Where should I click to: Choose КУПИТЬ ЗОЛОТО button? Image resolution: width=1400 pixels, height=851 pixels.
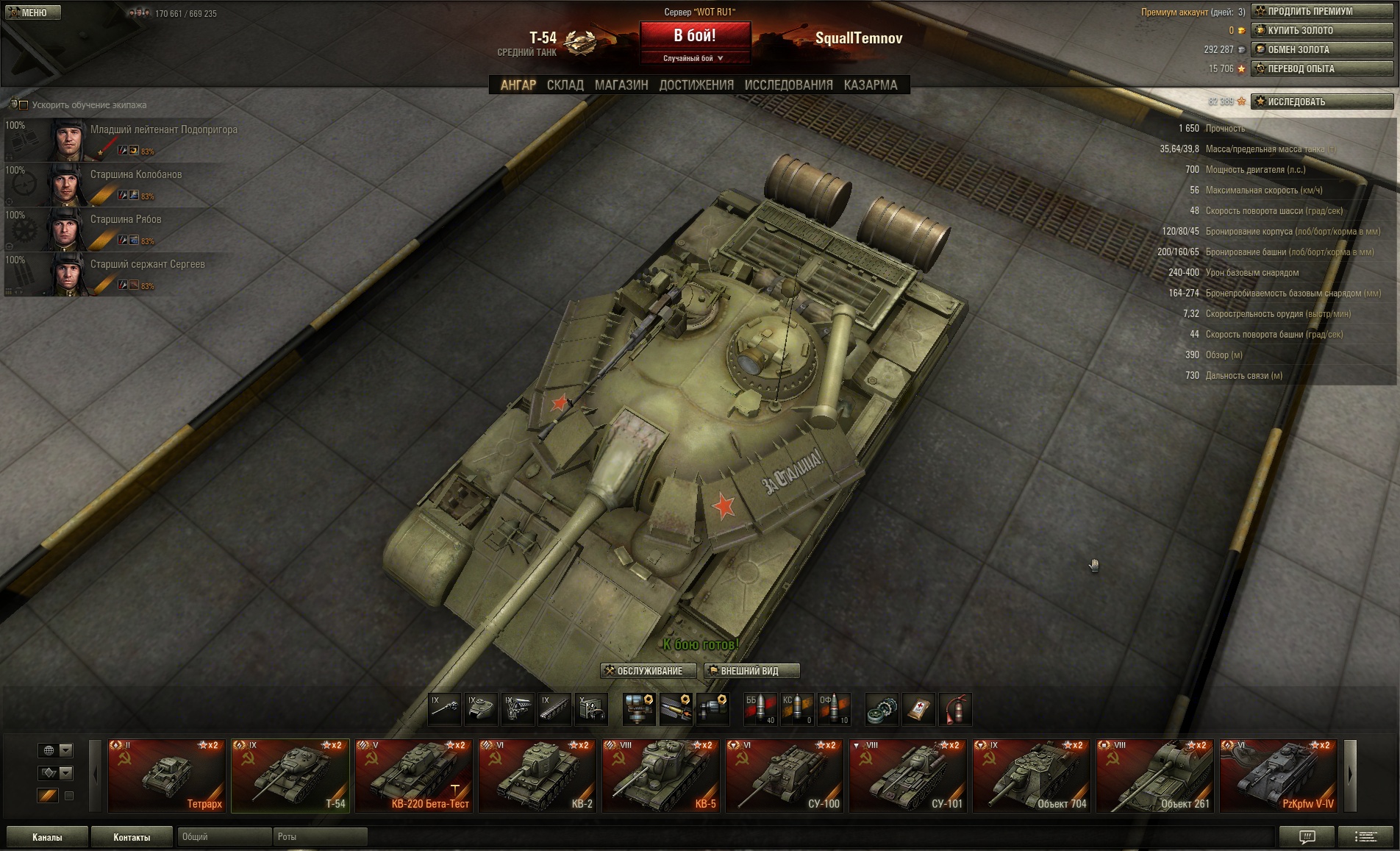pyautogui.click(x=1322, y=31)
